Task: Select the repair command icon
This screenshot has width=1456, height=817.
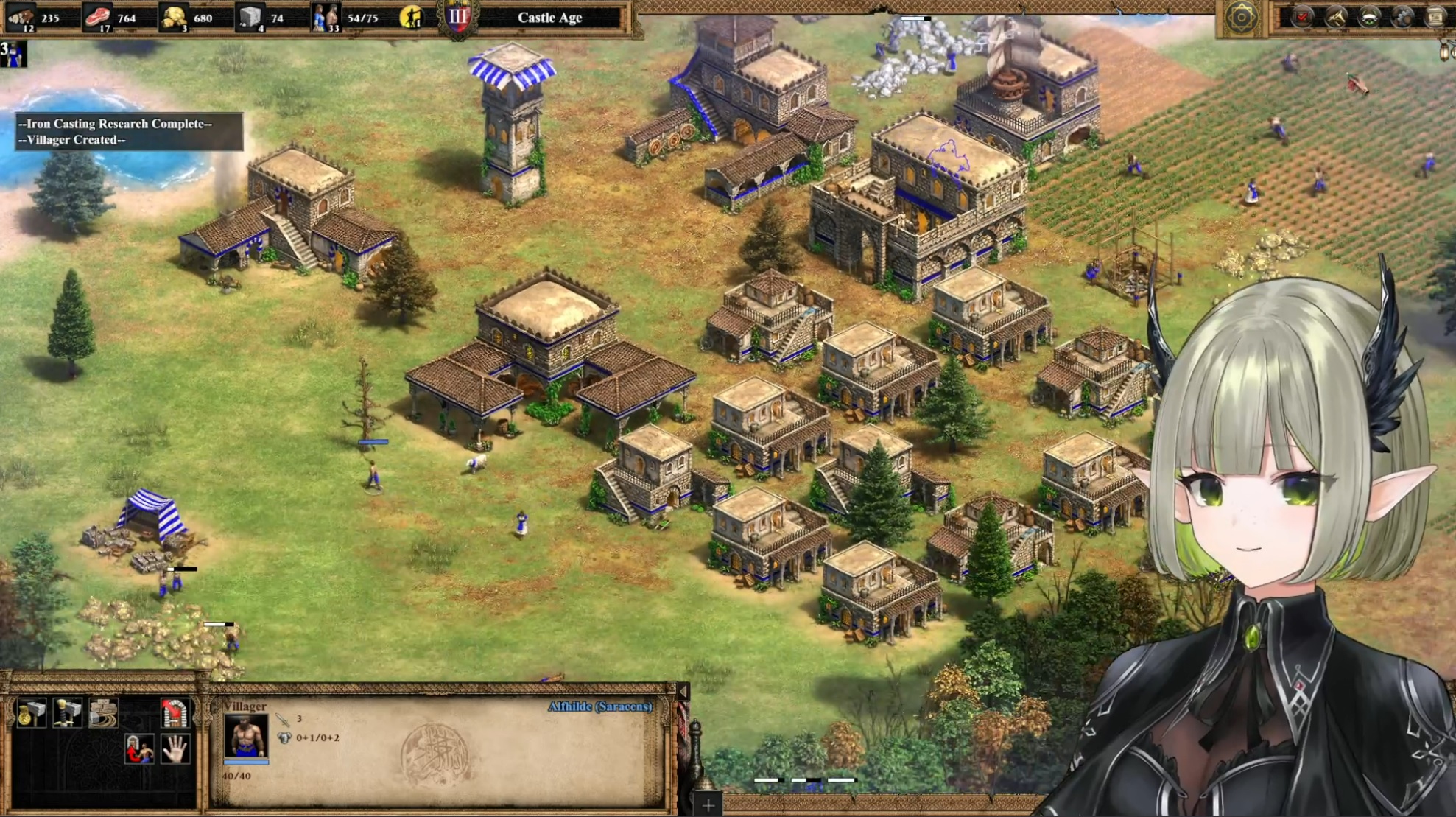Action: (x=103, y=712)
